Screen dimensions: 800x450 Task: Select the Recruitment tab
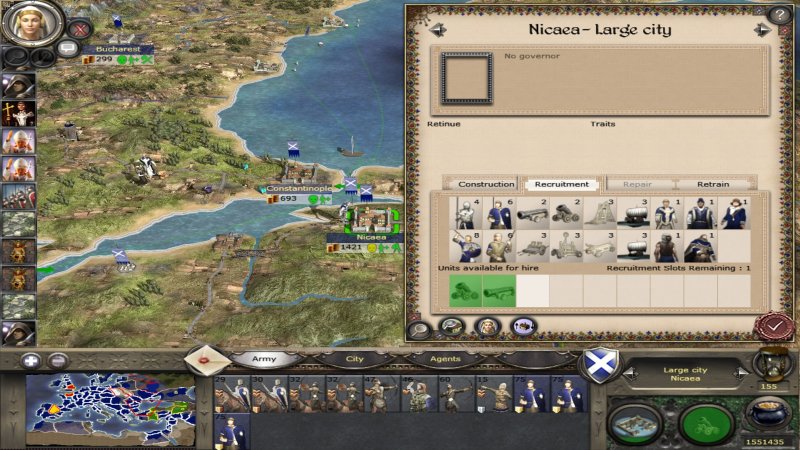coord(561,184)
